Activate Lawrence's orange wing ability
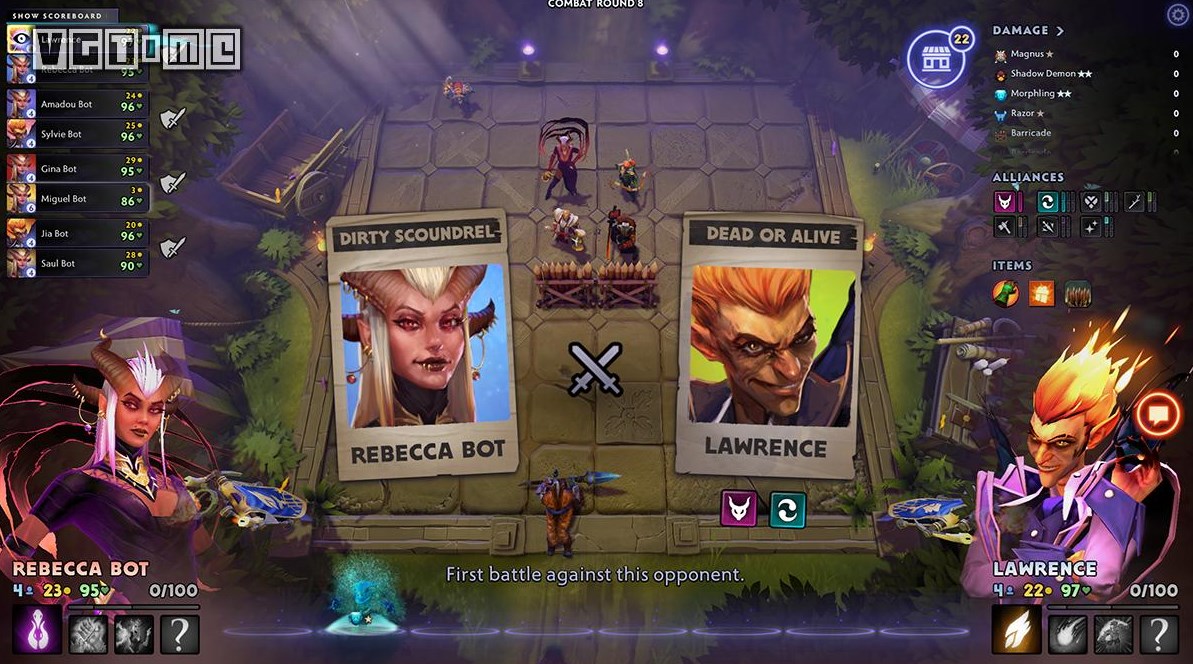 tap(1012, 633)
